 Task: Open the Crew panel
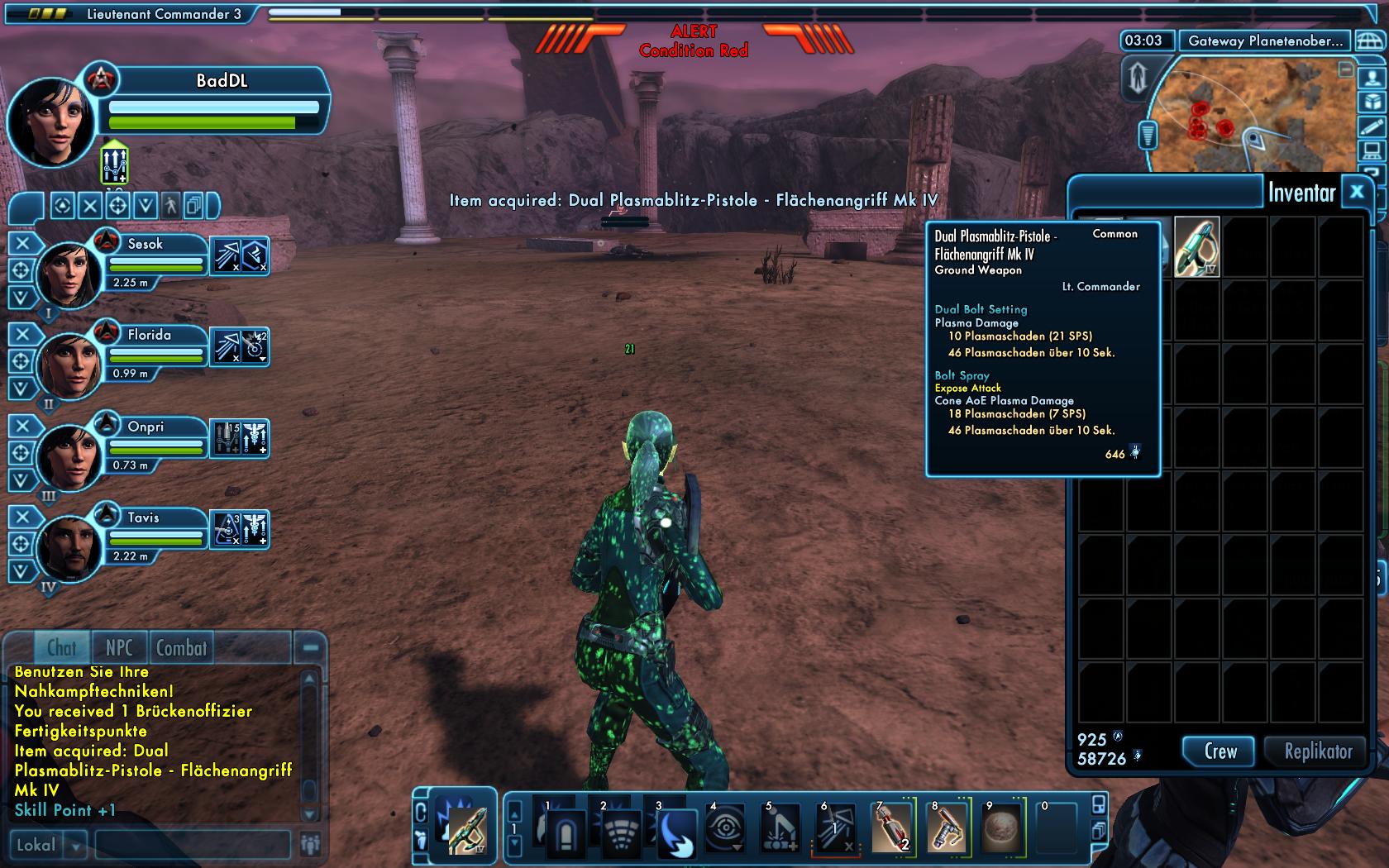1220,751
